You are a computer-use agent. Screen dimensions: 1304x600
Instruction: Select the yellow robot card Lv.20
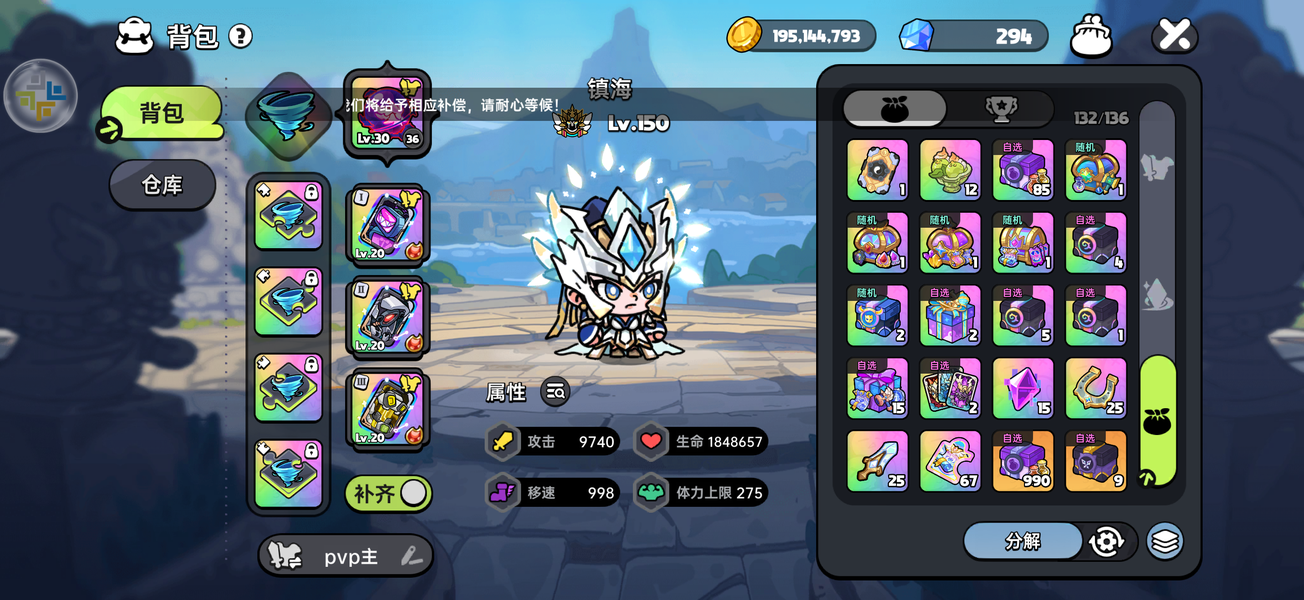pos(387,408)
